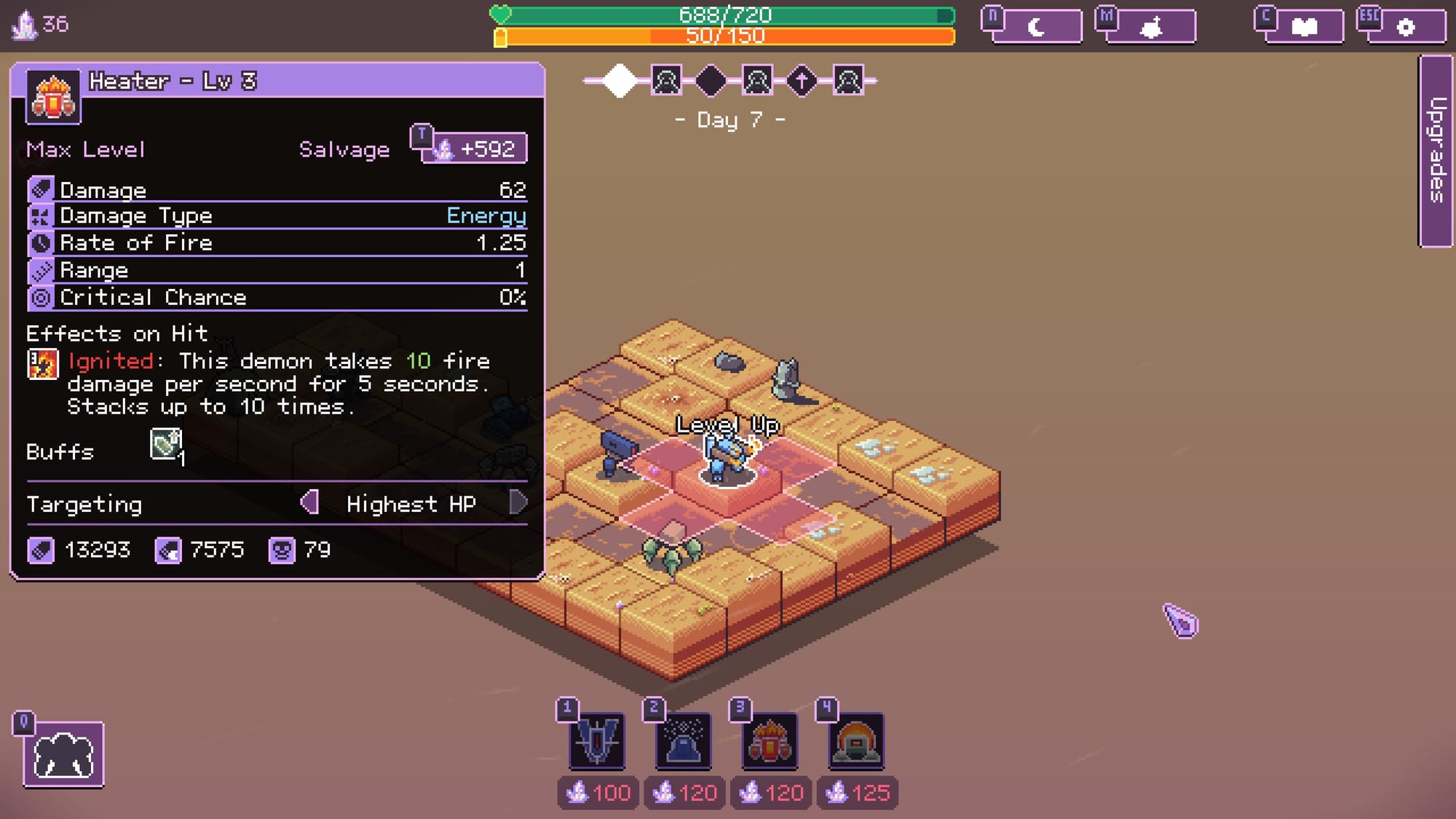
Task: Start the night with the moon button
Action: pyautogui.click(x=1036, y=27)
